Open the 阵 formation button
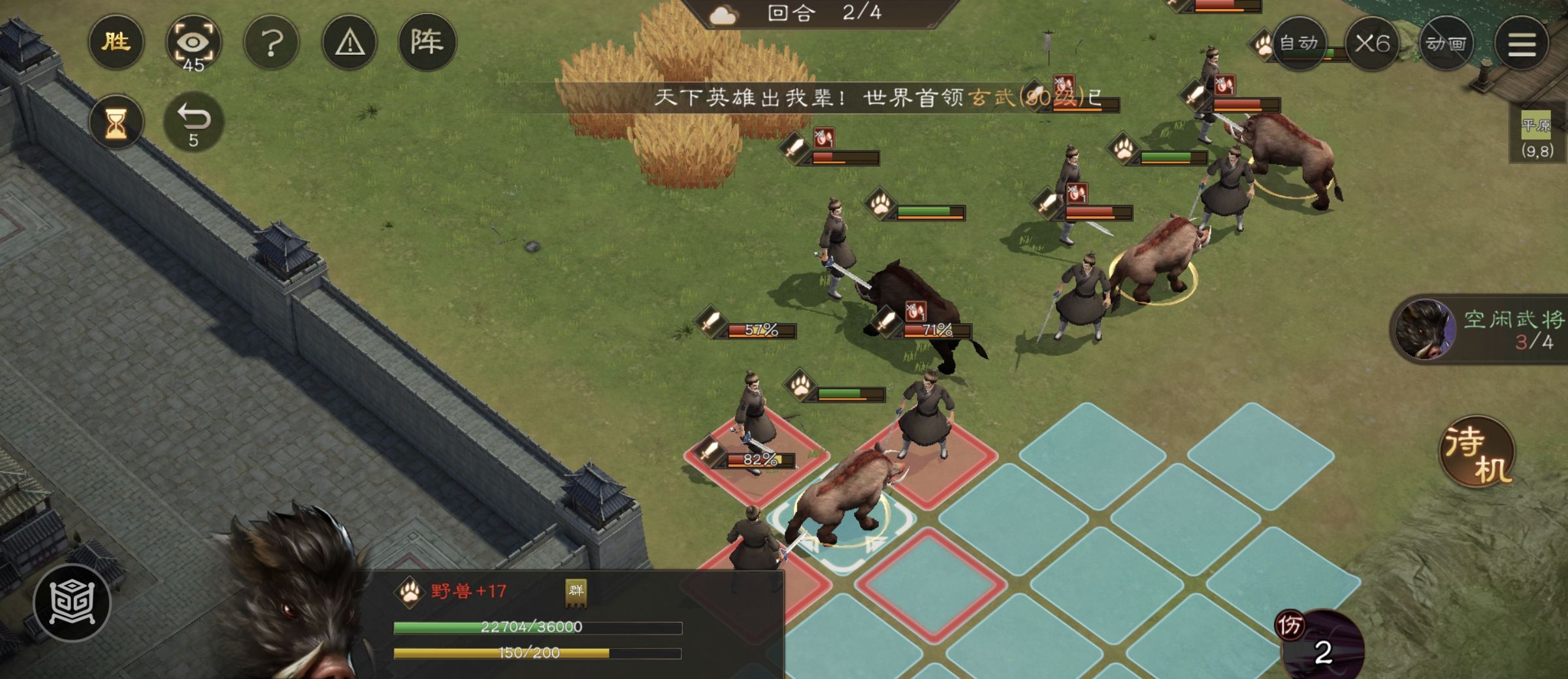The height and width of the screenshot is (679, 1568). tap(427, 43)
